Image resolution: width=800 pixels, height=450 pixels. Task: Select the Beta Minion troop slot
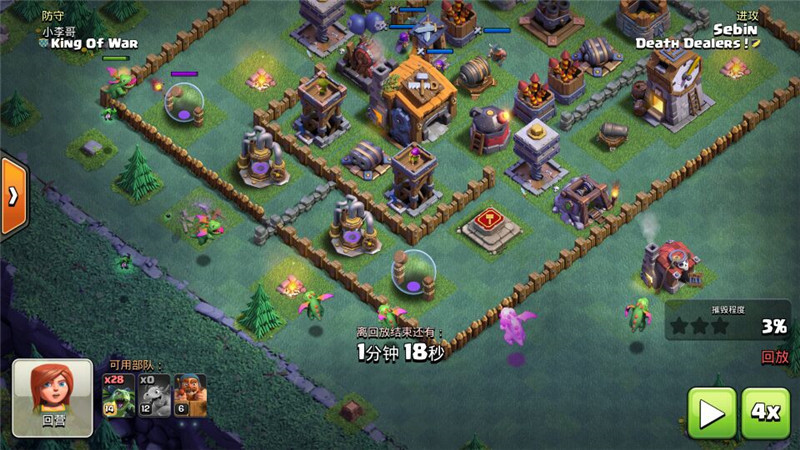tap(117, 395)
